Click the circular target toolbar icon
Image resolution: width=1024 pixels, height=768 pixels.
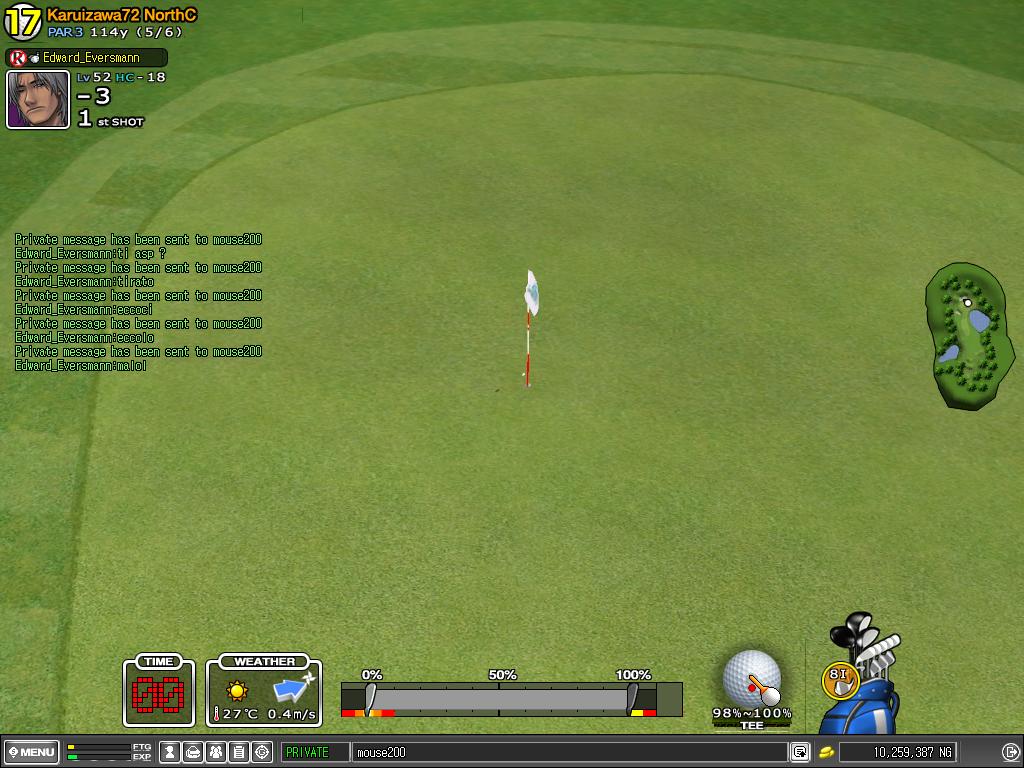pos(262,752)
